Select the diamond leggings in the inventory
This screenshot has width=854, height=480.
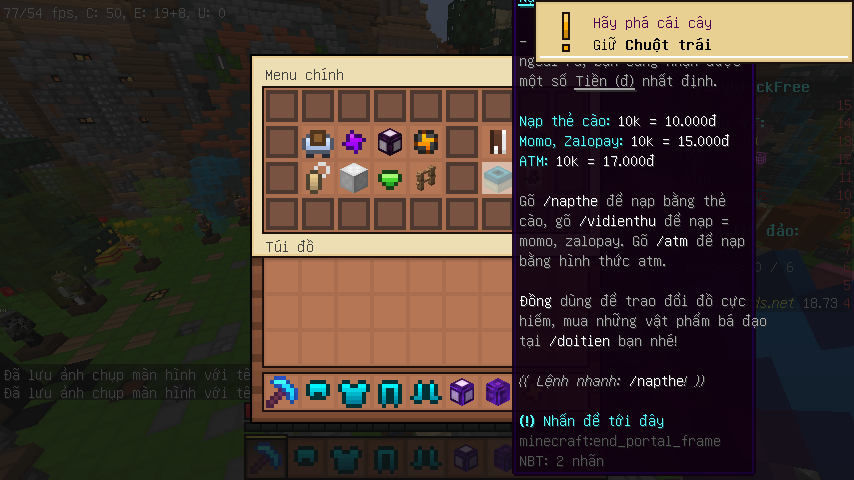[x=390, y=391]
